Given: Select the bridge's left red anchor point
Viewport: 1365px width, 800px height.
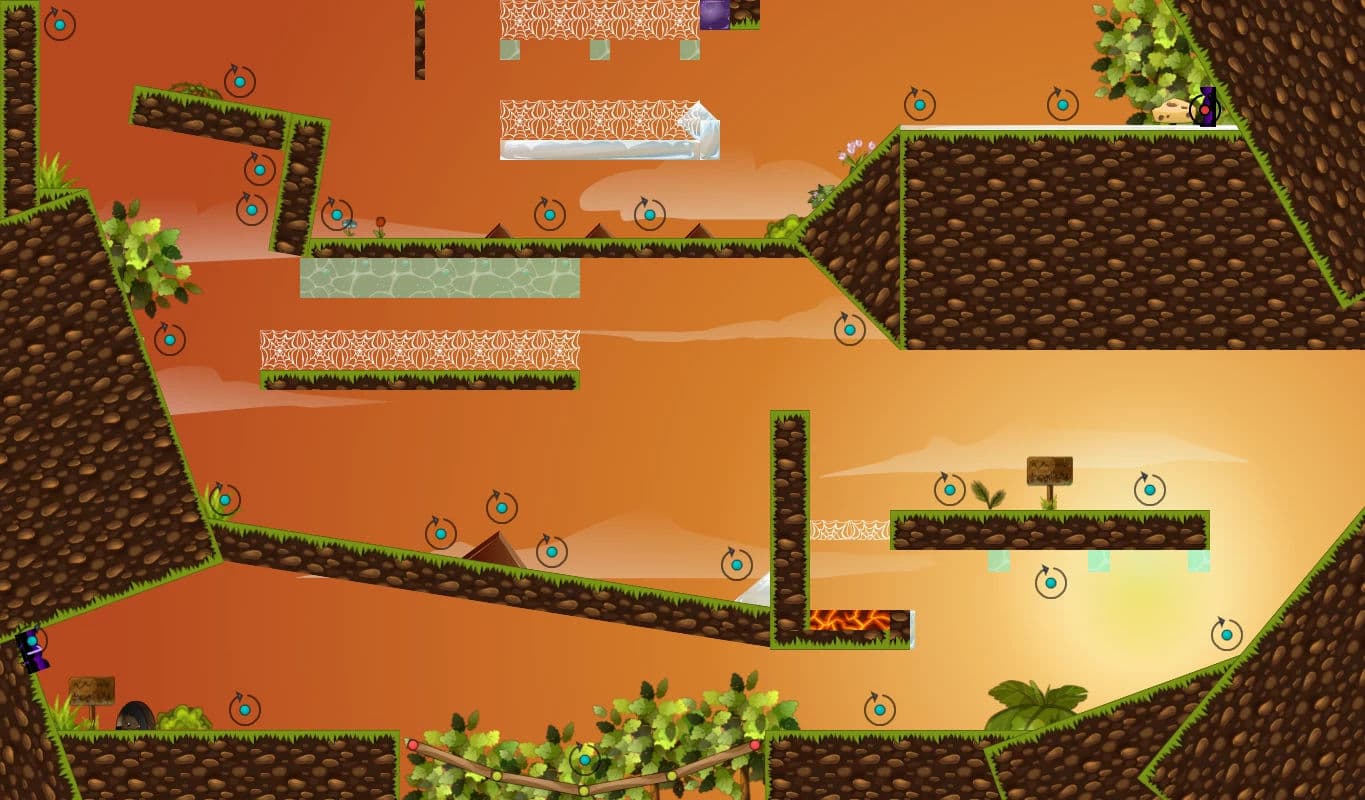Looking at the screenshot, I should point(412,745).
